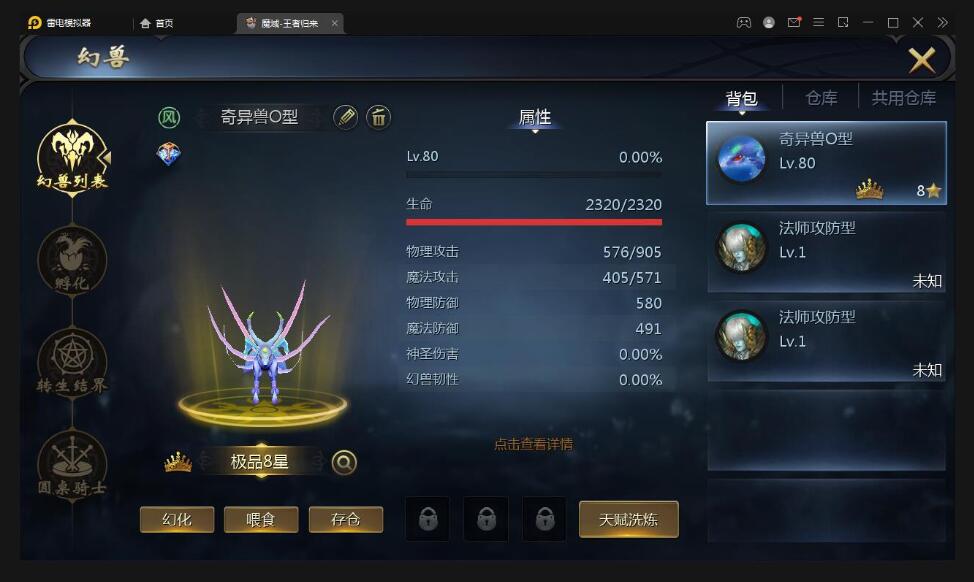Close the 幻兽 panel with the X
The height and width of the screenshot is (582, 974).
tap(921, 60)
